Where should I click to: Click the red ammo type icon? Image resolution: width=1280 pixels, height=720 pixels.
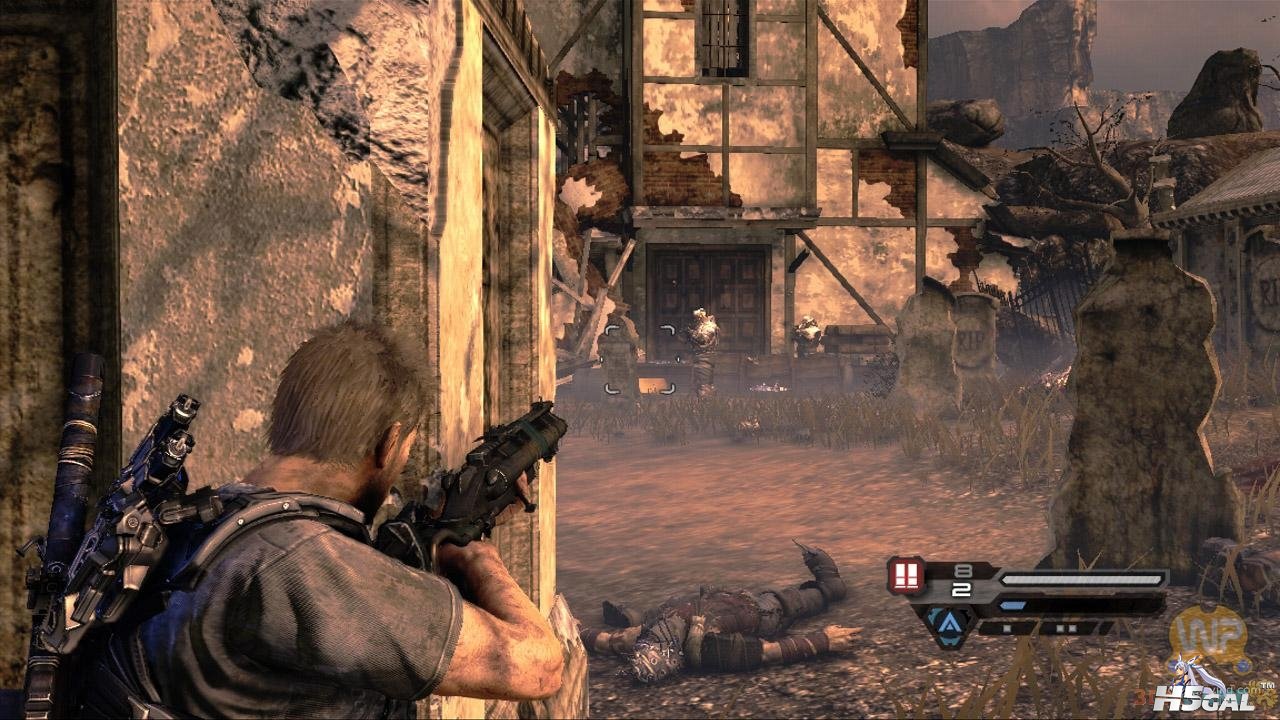pos(906,576)
